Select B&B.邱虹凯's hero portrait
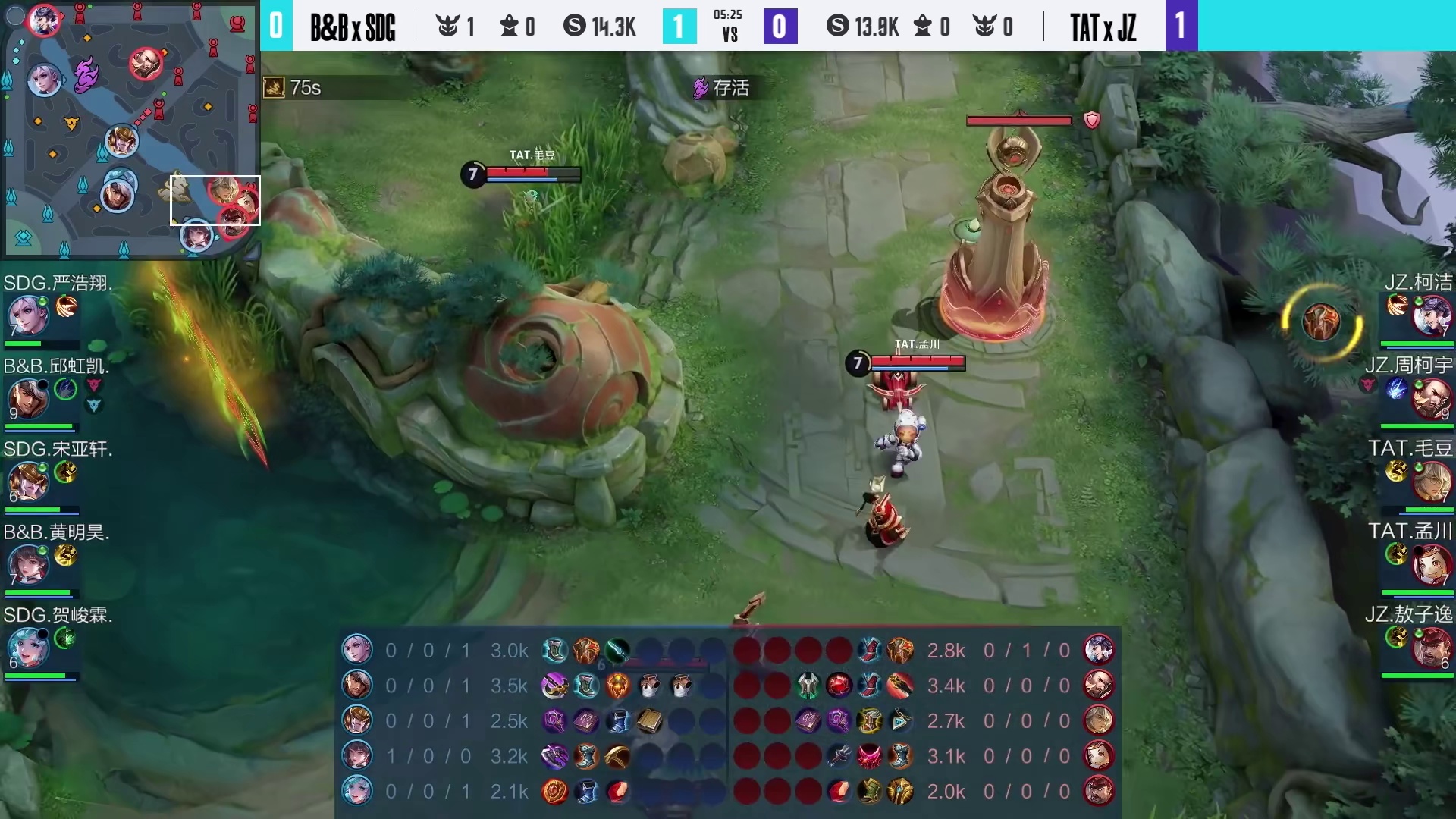 coord(28,399)
